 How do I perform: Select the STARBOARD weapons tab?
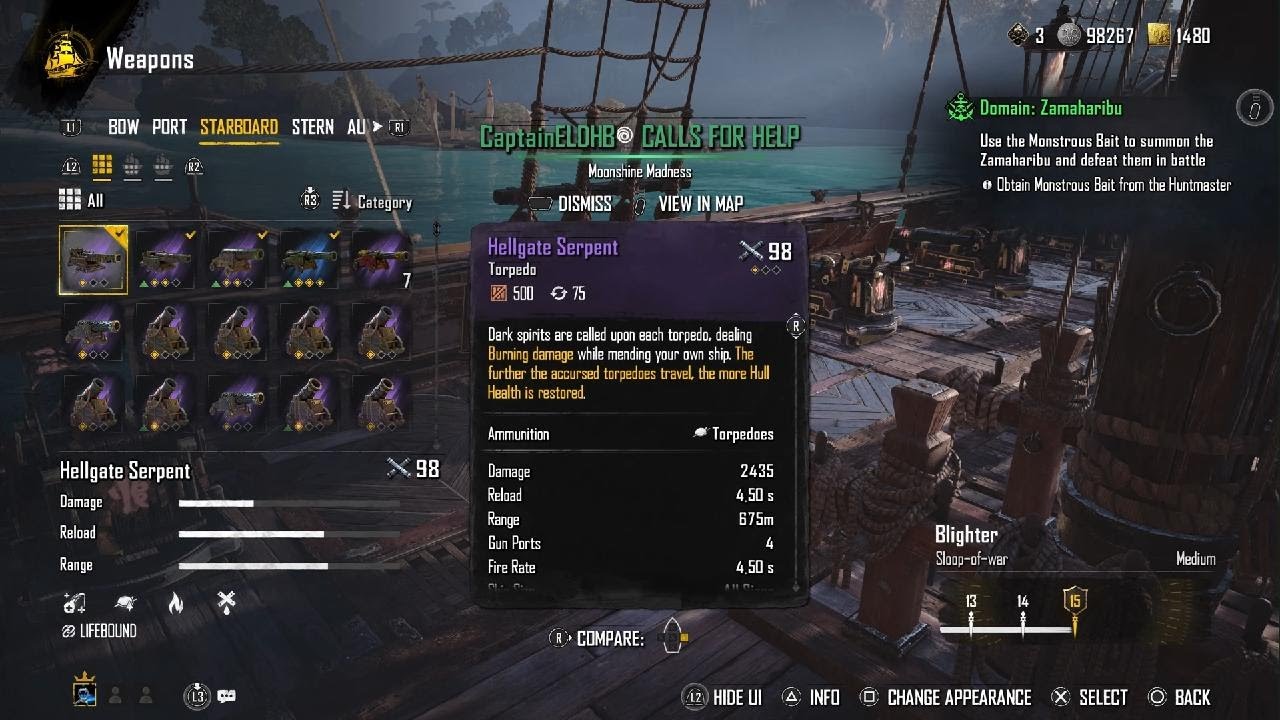click(239, 127)
